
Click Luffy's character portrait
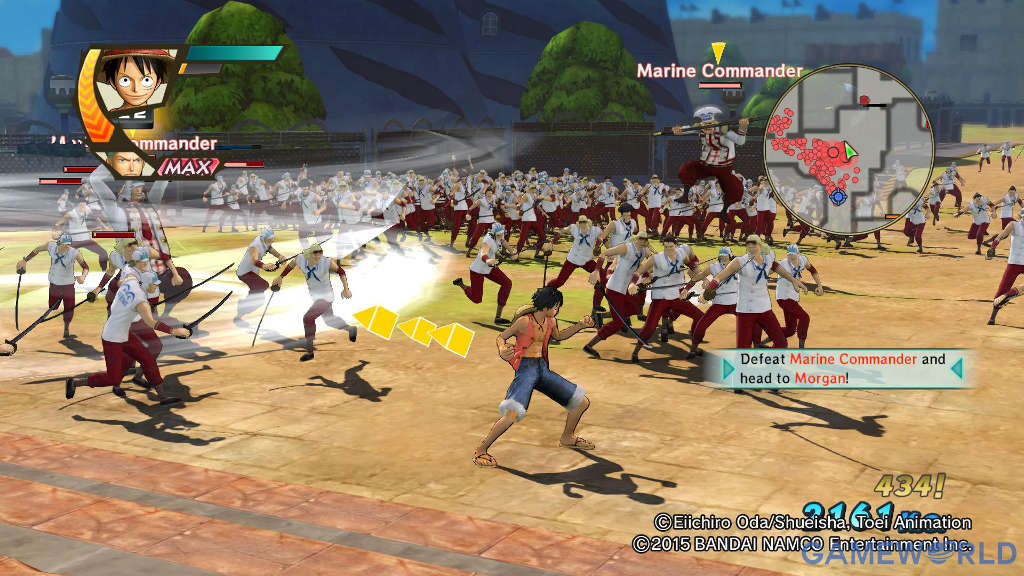click(131, 84)
